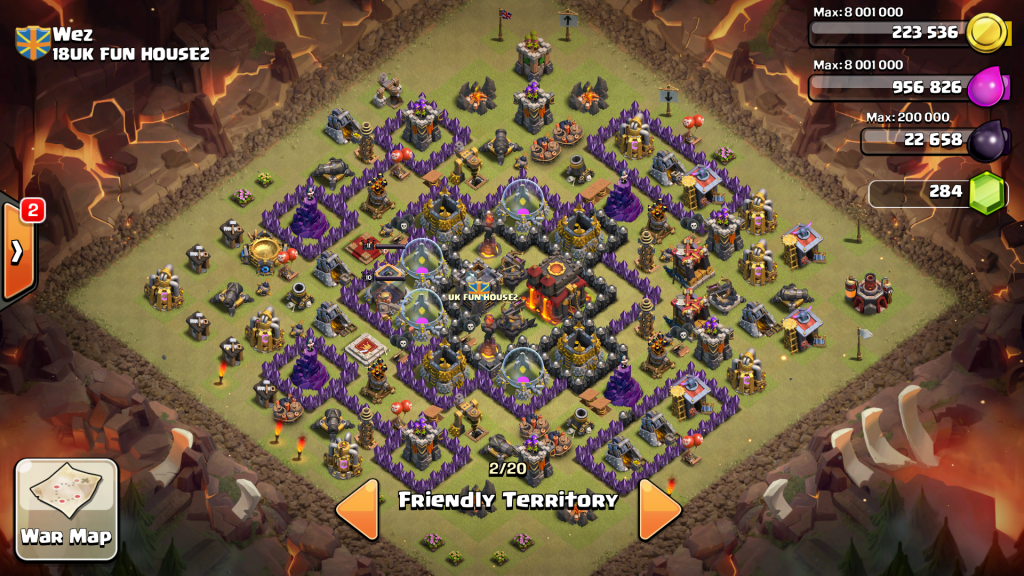The height and width of the screenshot is (576, 1024).
Task: Tap the green gem icon
Action: point(987,192)
